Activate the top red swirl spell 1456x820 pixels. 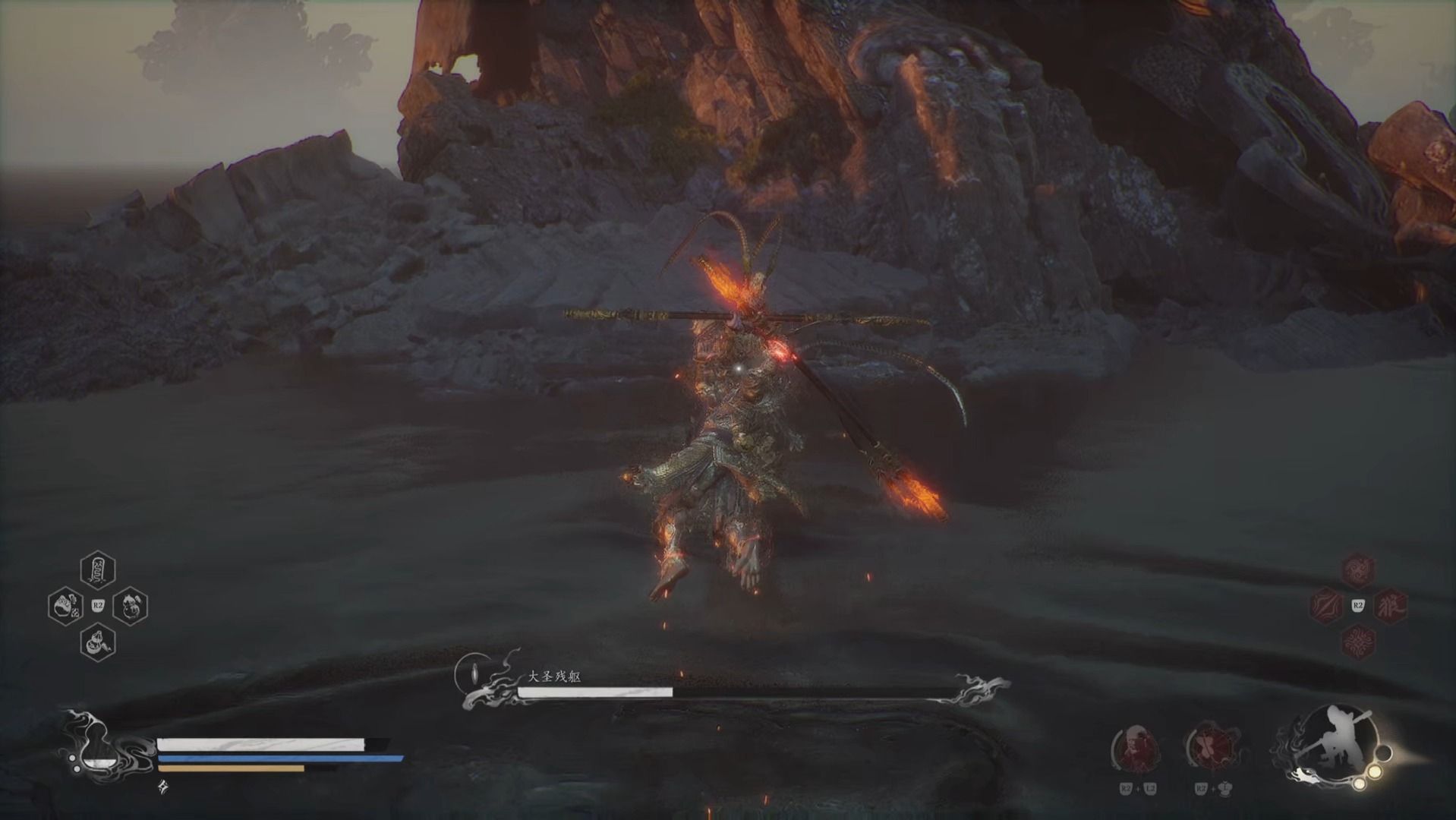1357,570
